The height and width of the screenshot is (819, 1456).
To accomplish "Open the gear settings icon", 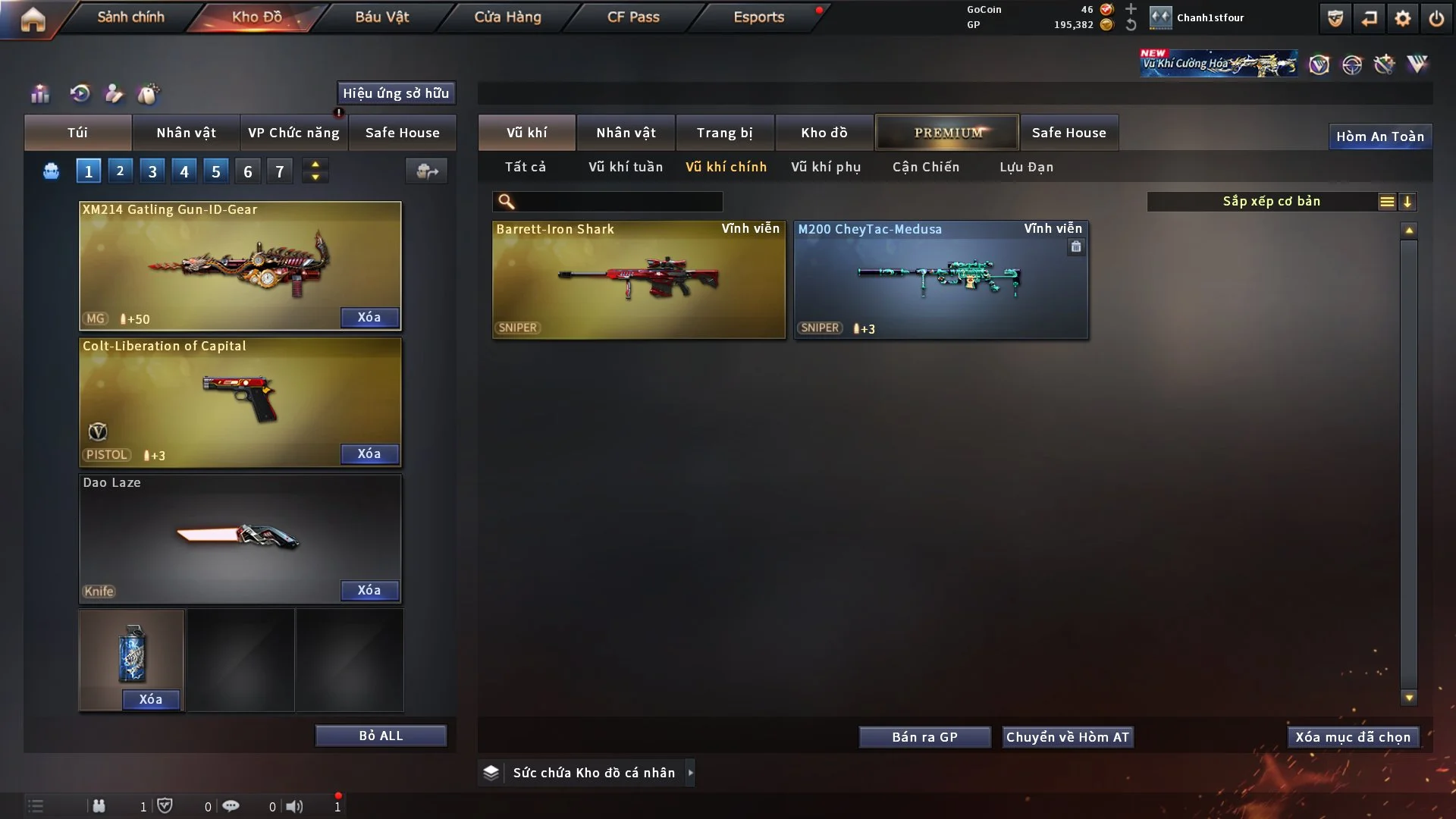I will pyautogui.click(x=1402, y=18).
